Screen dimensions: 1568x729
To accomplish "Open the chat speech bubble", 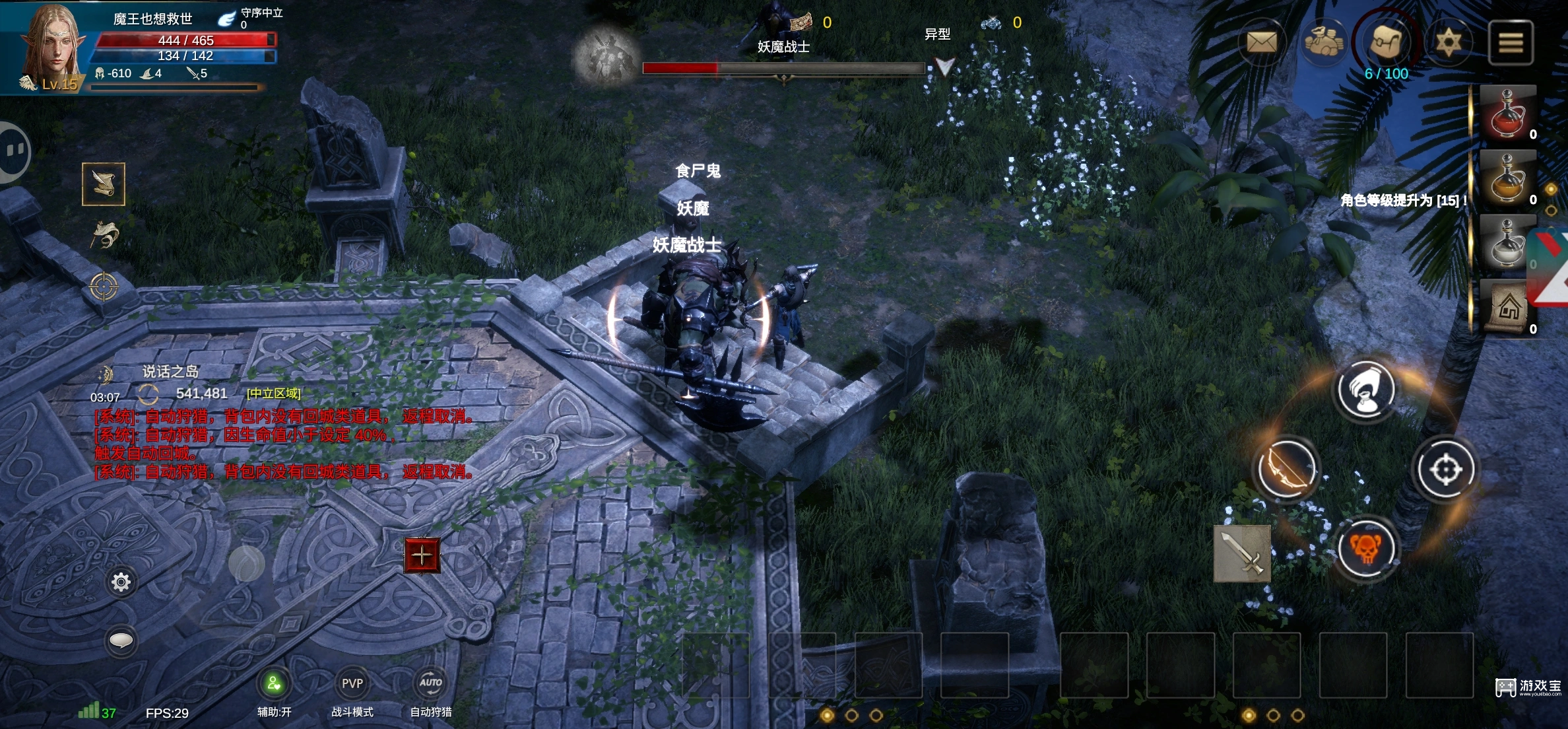I will coord(121,640).
